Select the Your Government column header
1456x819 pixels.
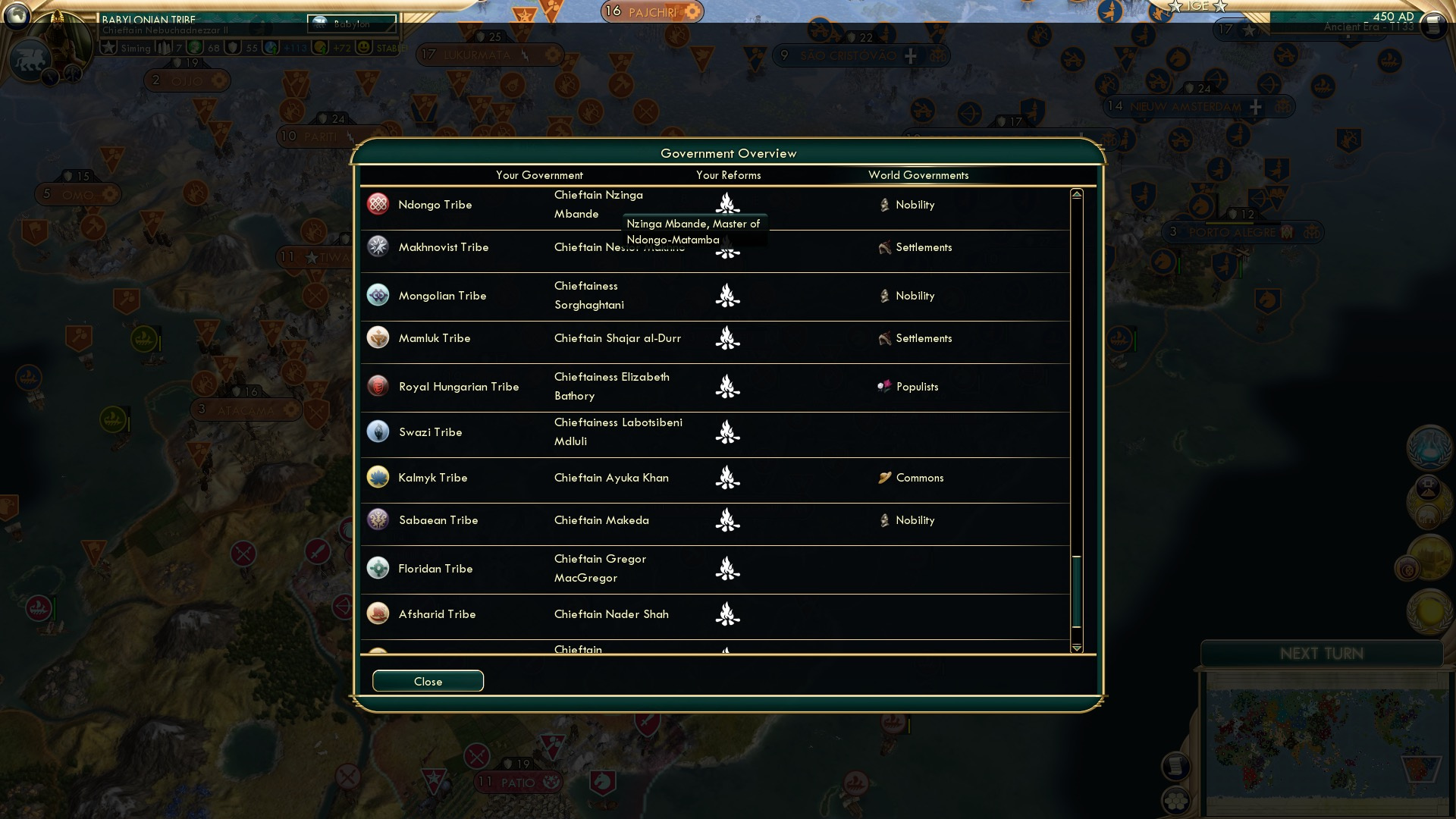[x=539, y=175]
